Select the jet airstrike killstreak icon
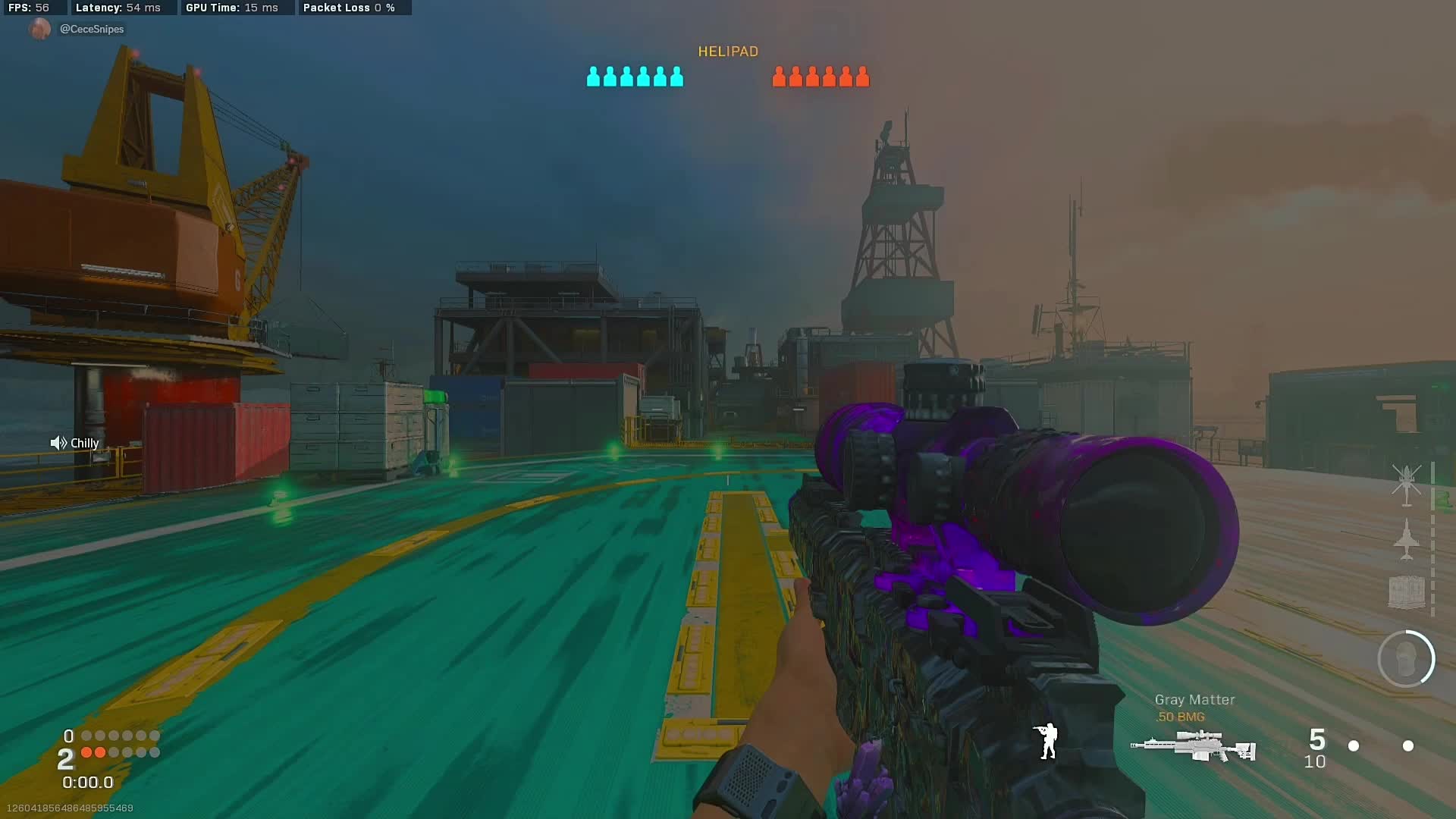 coord(1406,538)
